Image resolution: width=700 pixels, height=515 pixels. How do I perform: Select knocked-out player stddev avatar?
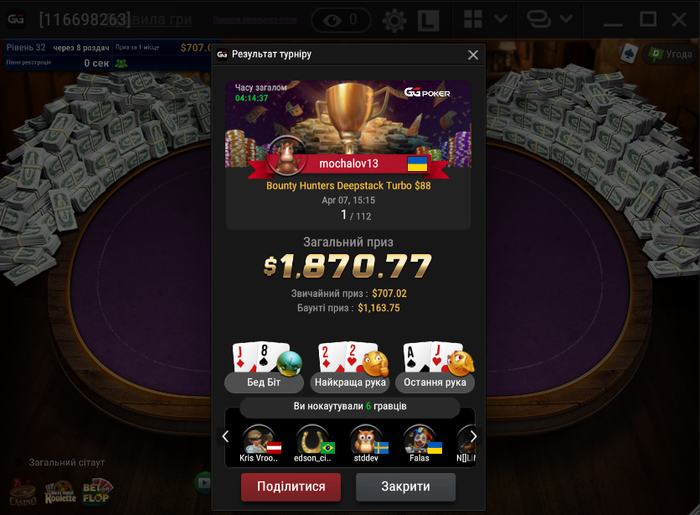pos(366,439)
